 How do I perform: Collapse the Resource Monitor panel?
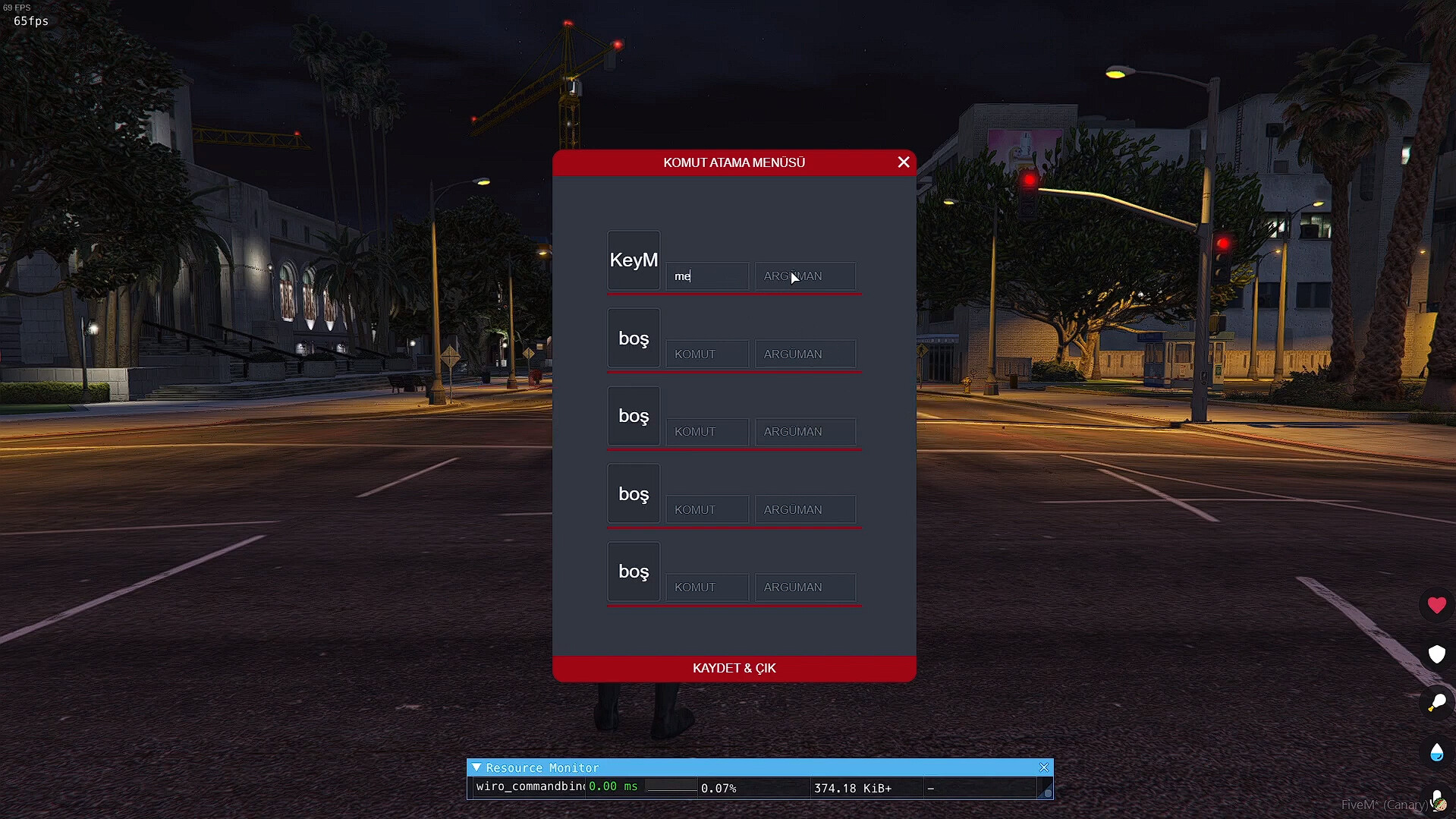pyautogui.click(x=478, y=767)
